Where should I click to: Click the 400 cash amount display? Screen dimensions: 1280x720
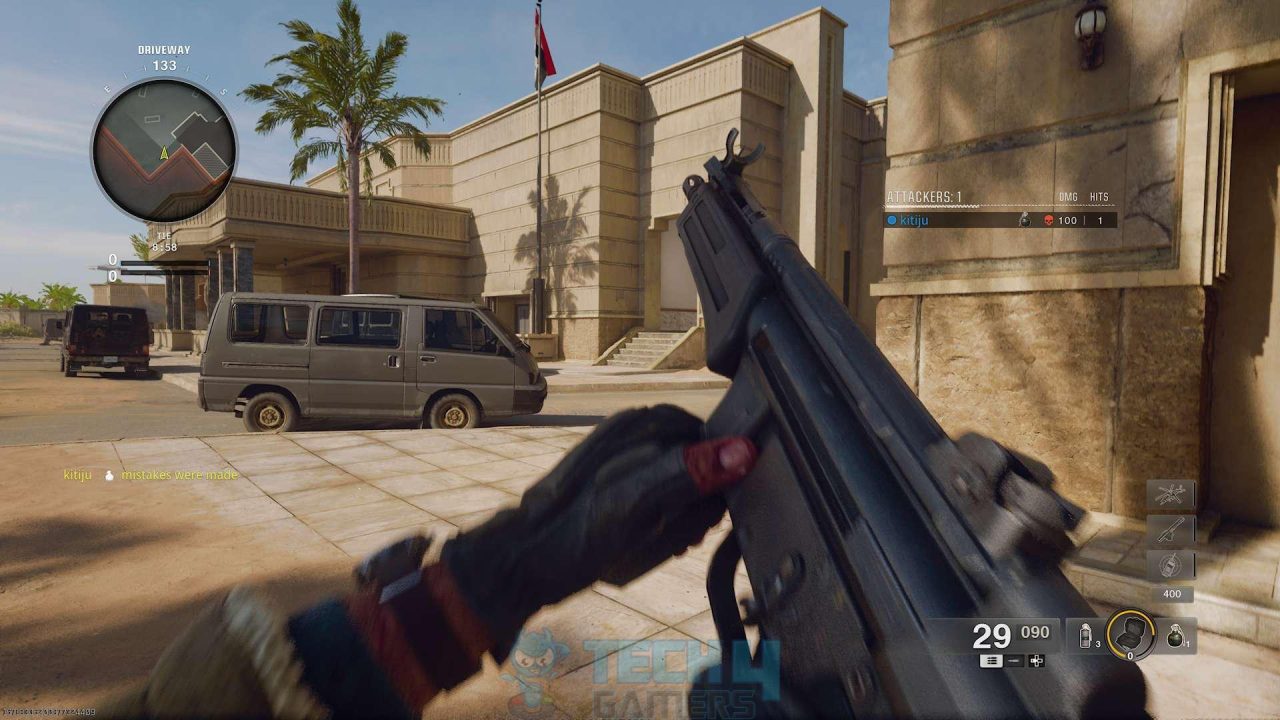[x=1172, y=594]
